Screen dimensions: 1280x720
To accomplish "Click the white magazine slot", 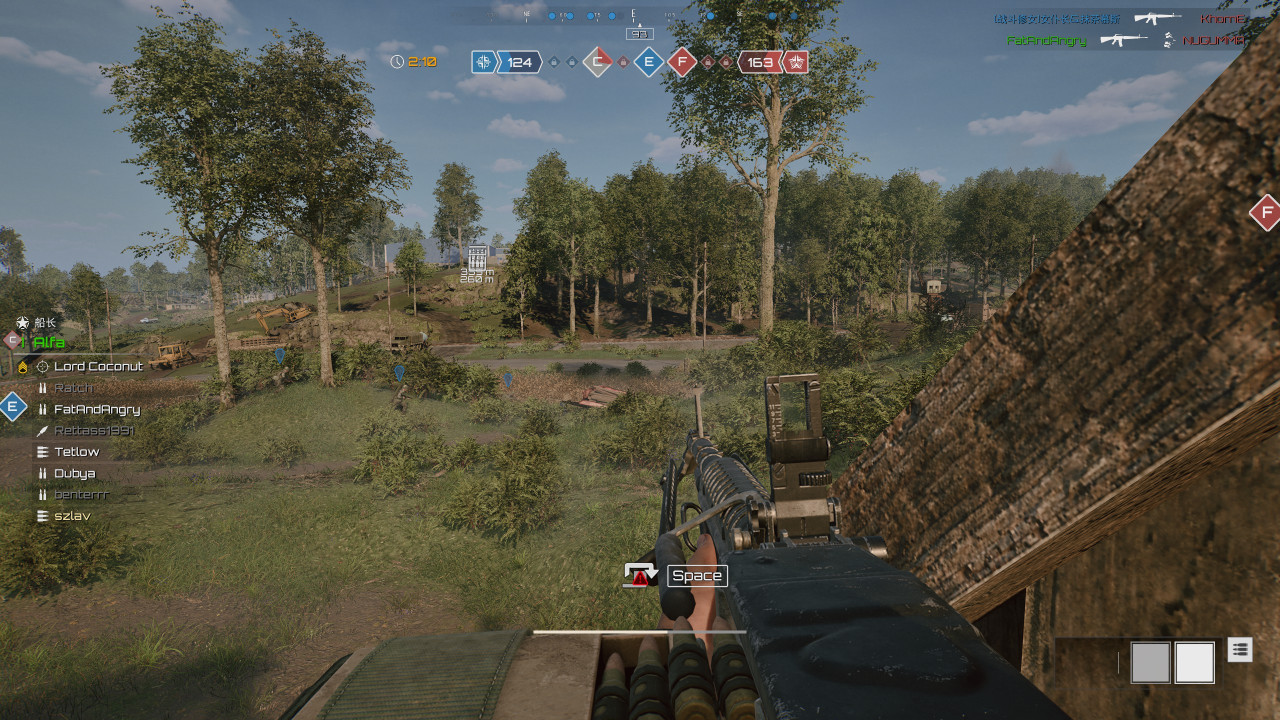I will (1194, 662).
